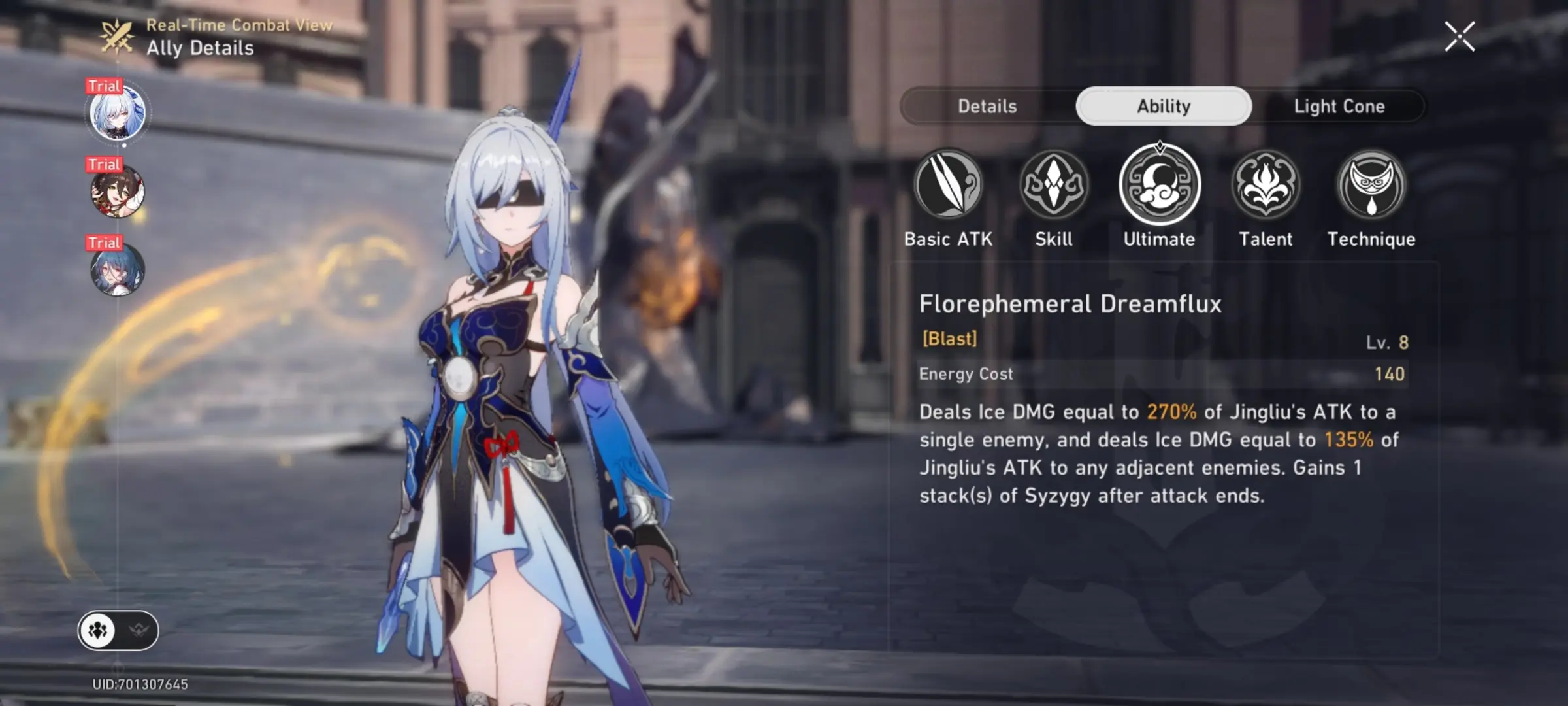Close the Ally Details screen
The image size is (1568, 706).
coord(1460,37)
